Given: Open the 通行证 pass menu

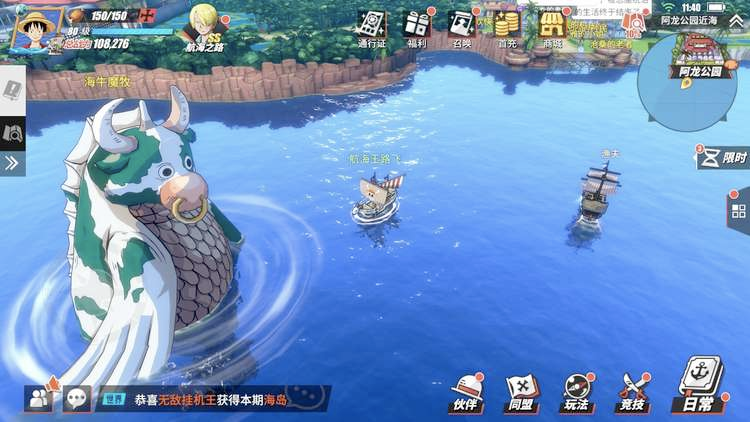Looking at the screenshot, I should (372, 26).
